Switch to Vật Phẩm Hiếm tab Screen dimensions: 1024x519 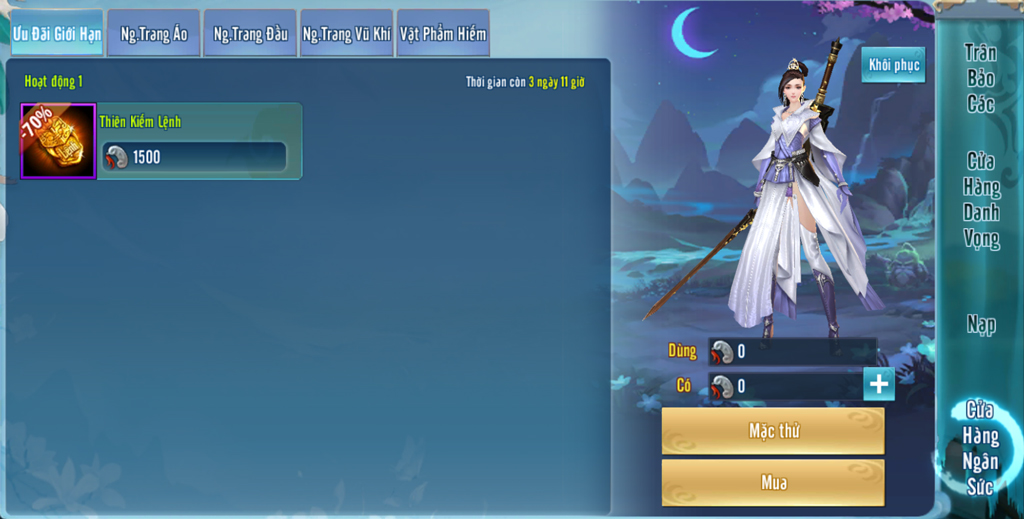443,34
